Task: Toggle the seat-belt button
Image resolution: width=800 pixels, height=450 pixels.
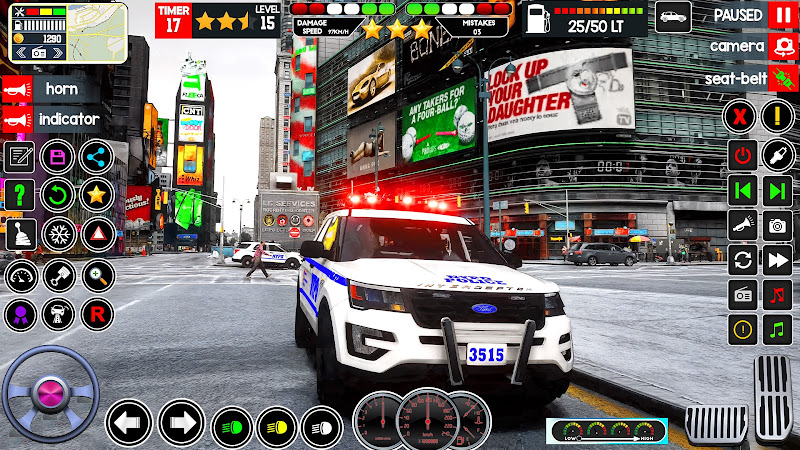Action: coord(781,77)
